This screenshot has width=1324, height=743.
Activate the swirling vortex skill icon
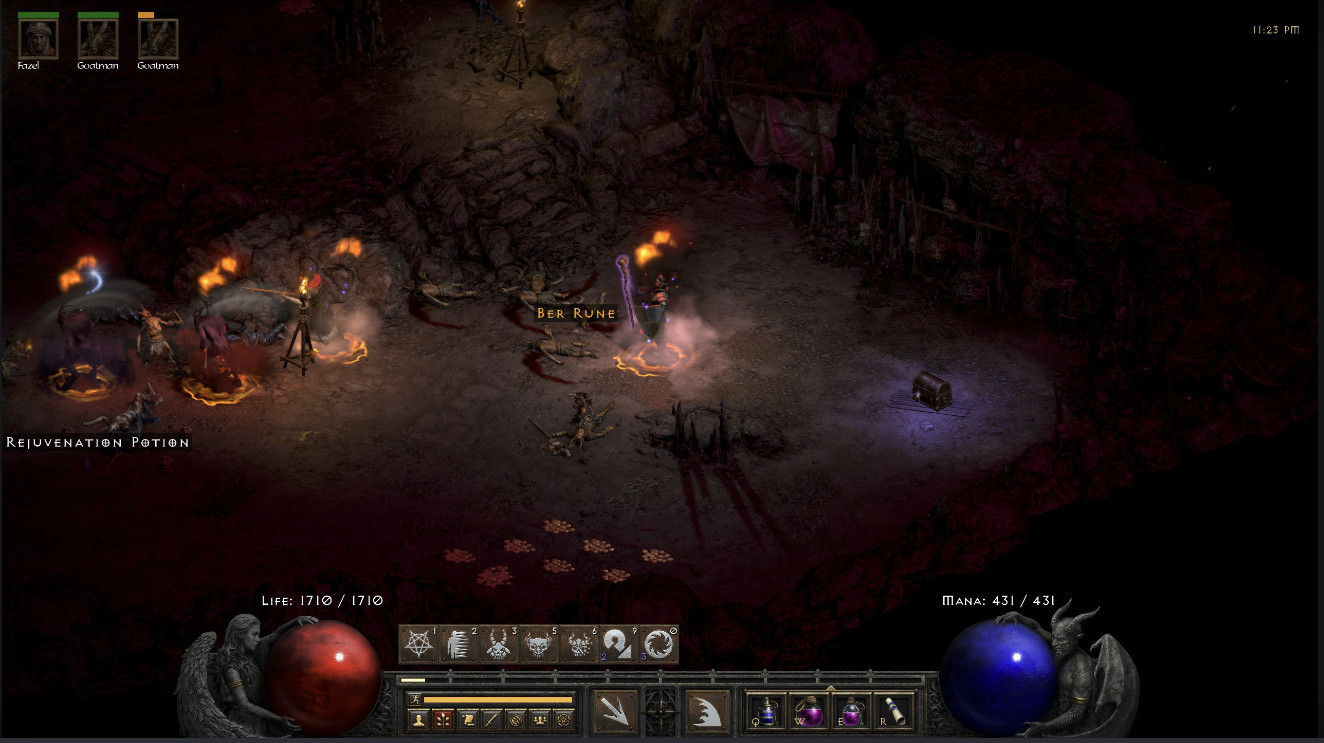(x=657, y=645)
